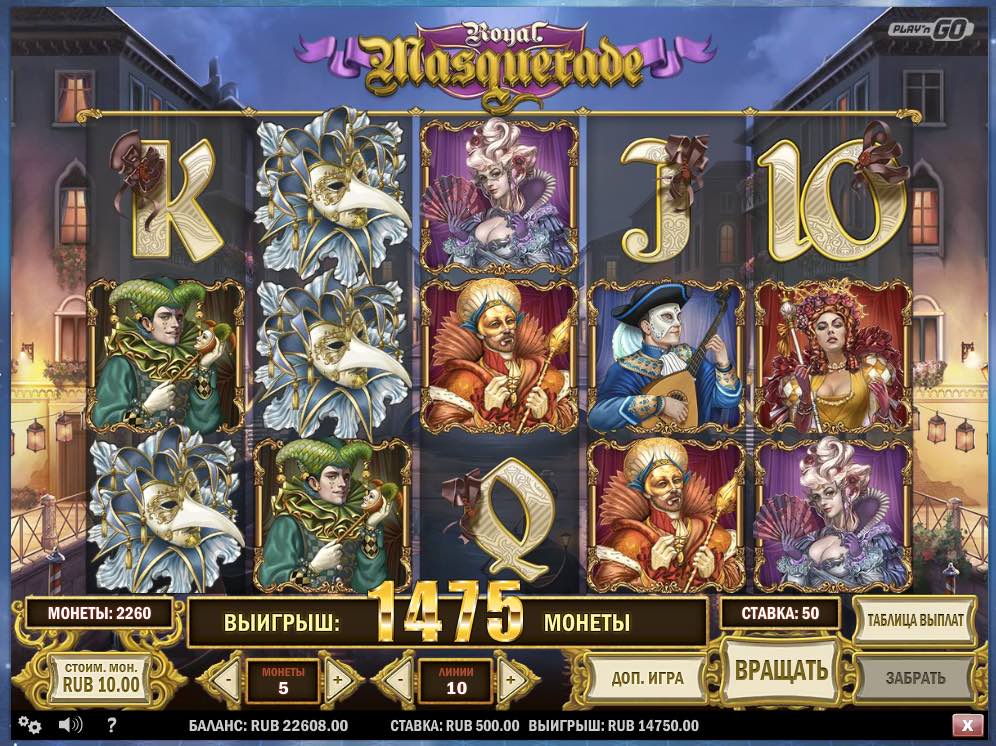The height and width of the screenshot is (746, 996).
Task: Open the ТАБЛИЦА ВЫПЛАТ paytable
Action: coord(913,620)
